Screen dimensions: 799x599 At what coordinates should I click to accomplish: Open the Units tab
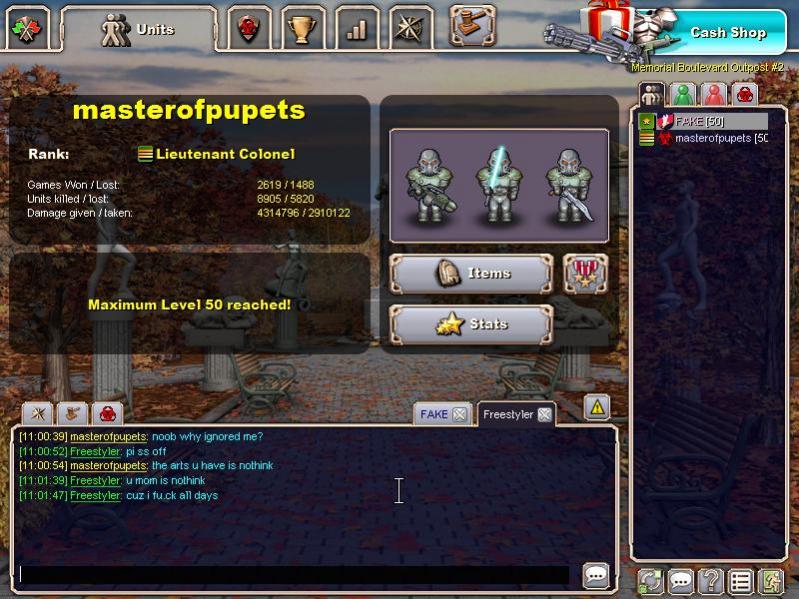coord(139,29)
